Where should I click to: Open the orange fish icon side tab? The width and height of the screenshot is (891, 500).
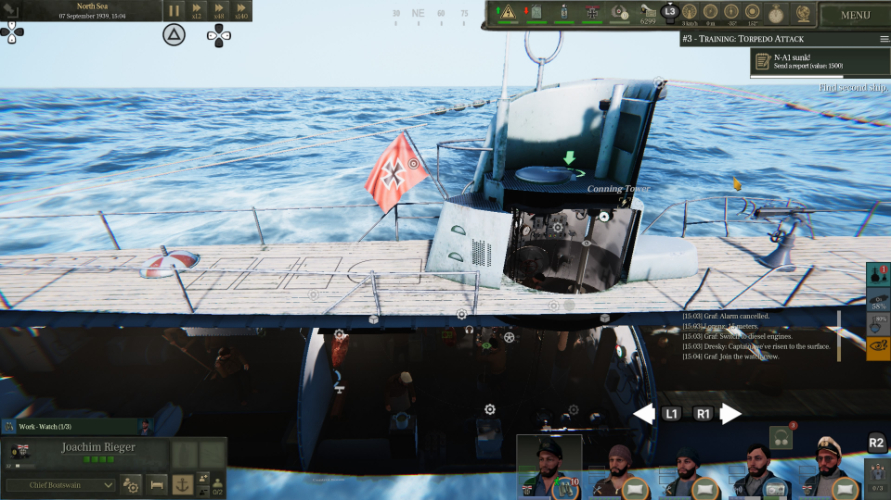tap(877, 347)
